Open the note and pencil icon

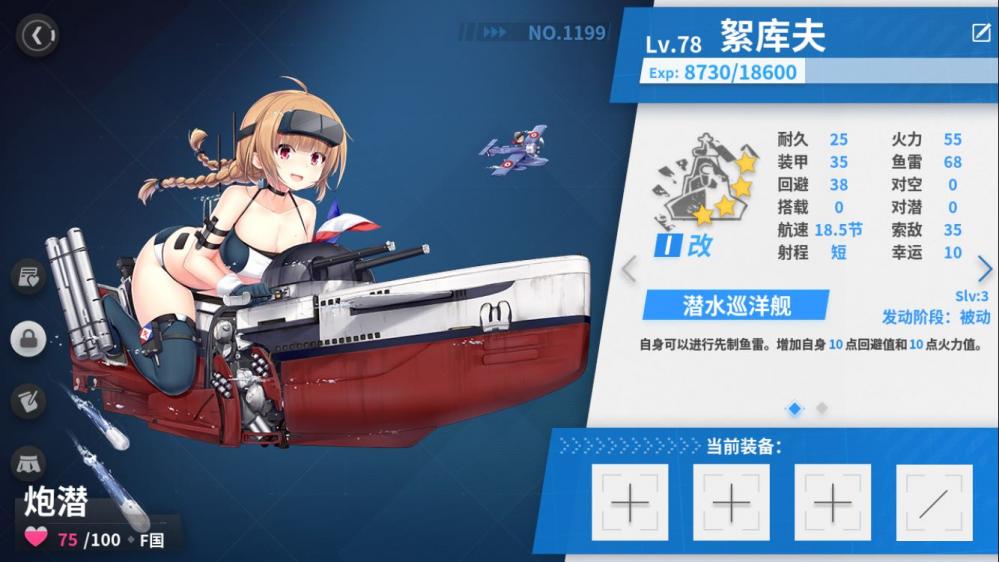(x=29, y=401)
